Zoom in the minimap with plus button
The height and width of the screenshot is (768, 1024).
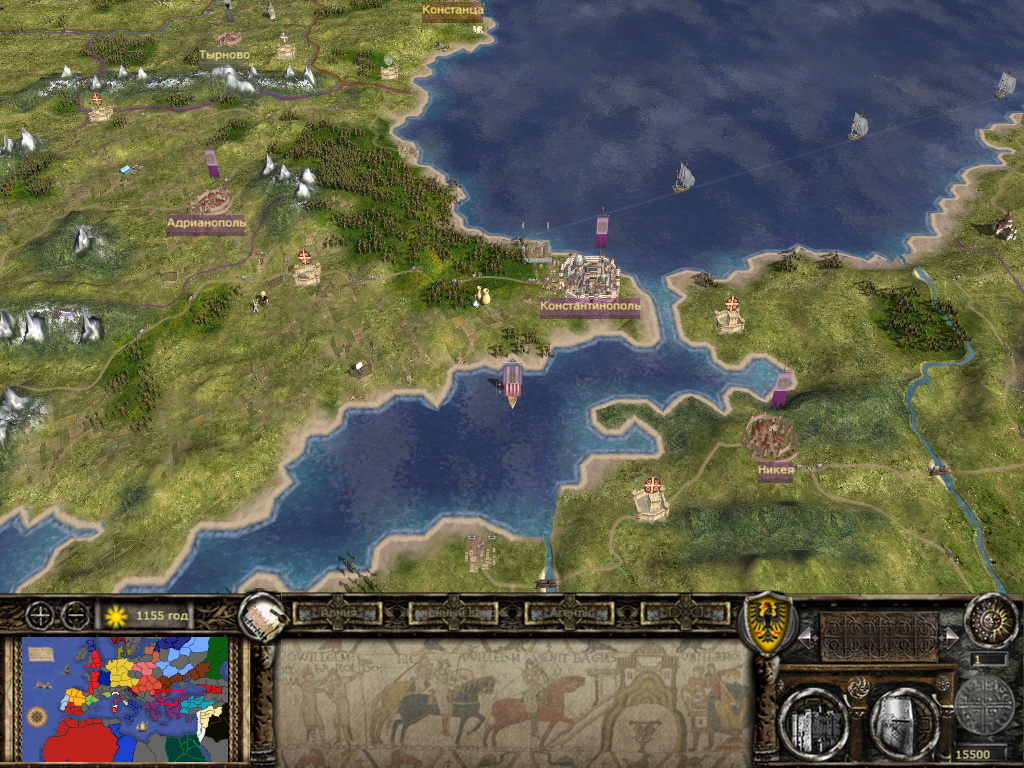tap(41, 615)
